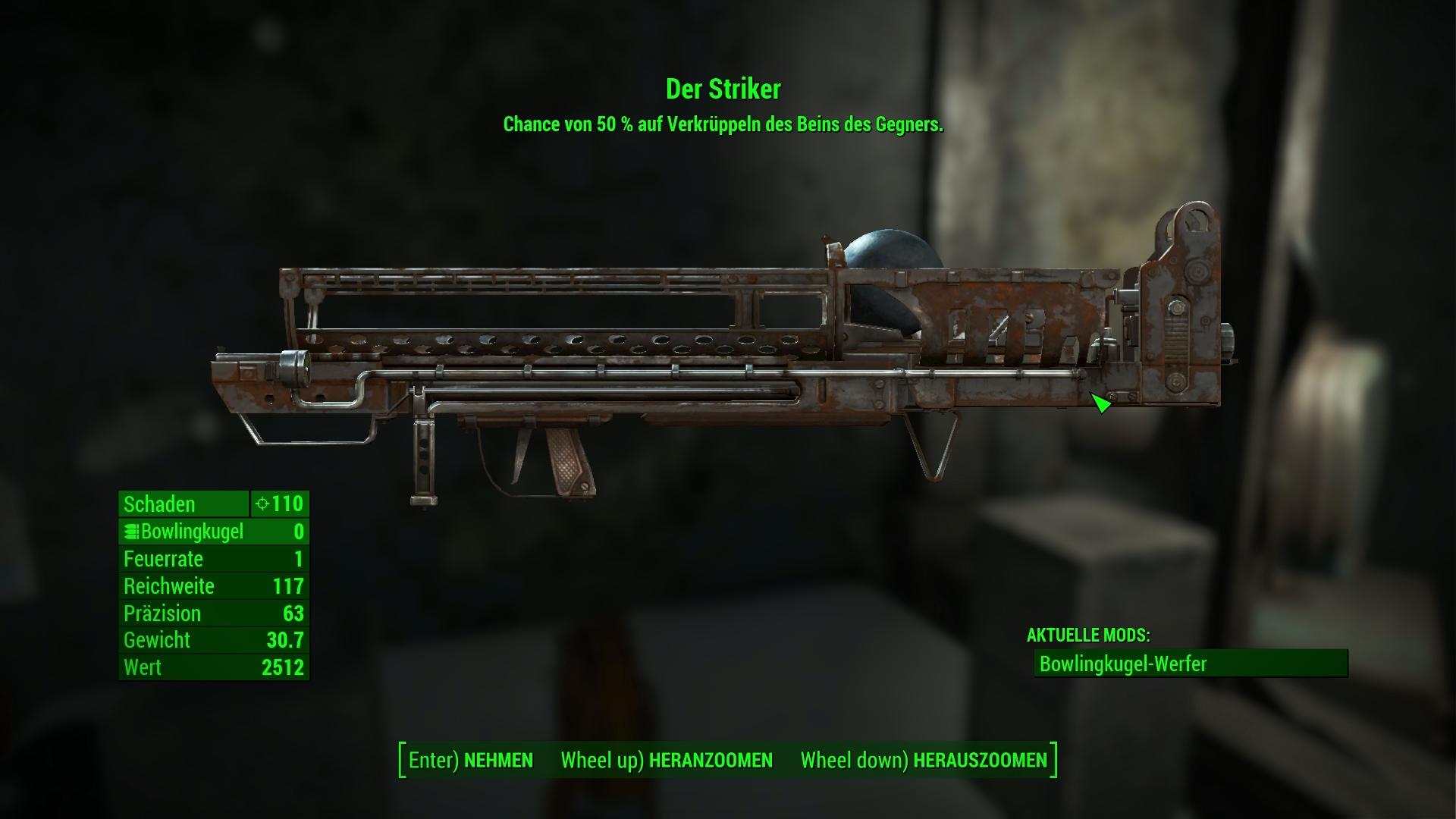This screenshot has height=819, width=1456.
Task: Zoom in using the HERANZOOMEN button
Action: pyautogui.click(x=667, y=761)
